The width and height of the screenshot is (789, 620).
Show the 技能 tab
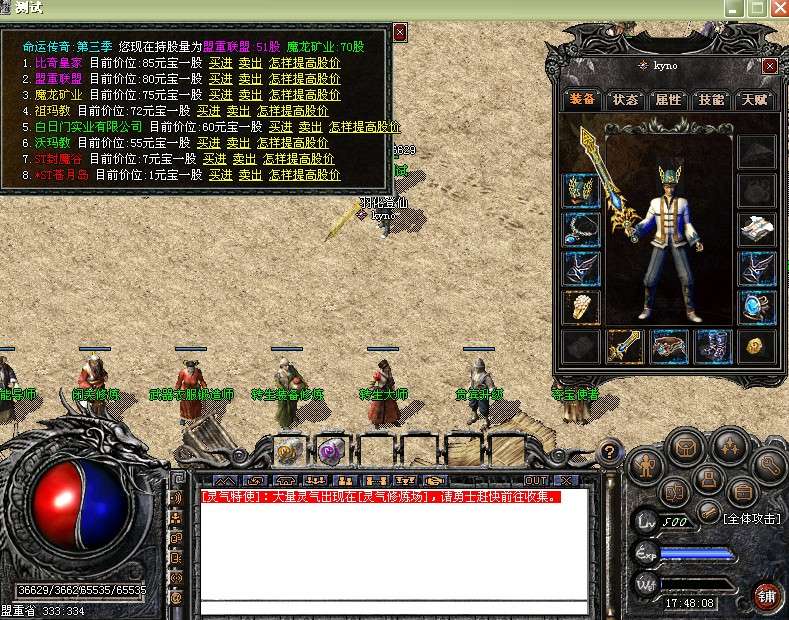(711, 100)
